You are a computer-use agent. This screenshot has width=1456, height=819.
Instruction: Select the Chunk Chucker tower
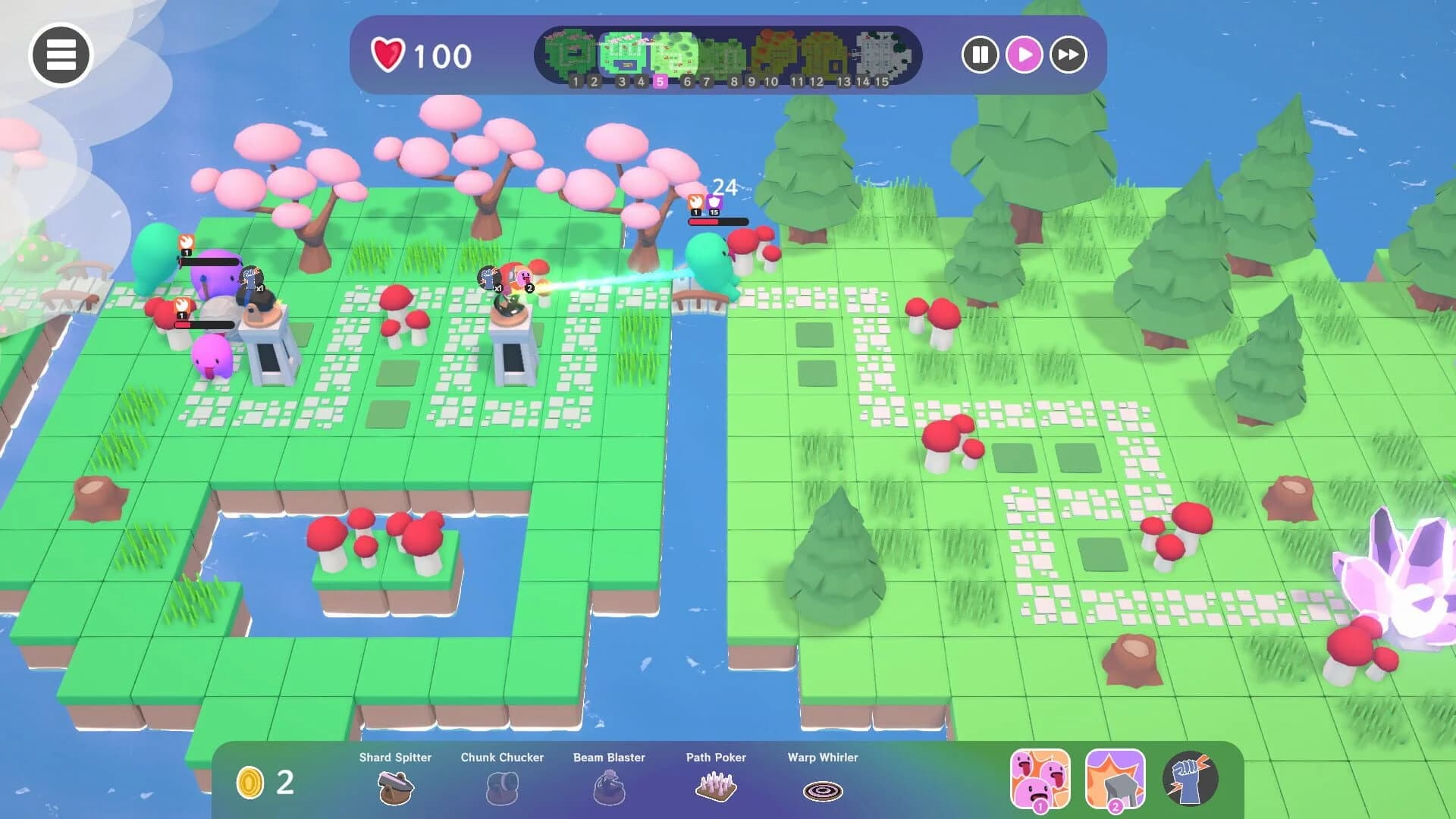pyautogui.click(x=502, y=787)
